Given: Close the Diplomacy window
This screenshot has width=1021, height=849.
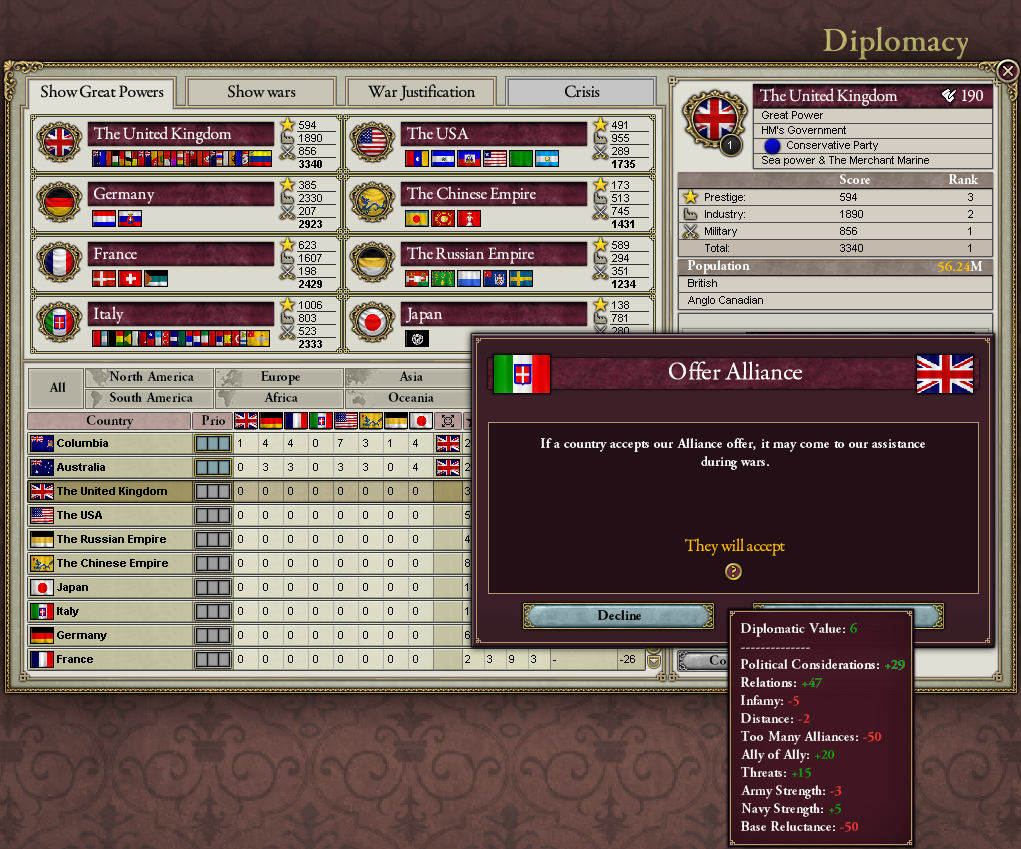Looking at the screenshot, I should (x=1007, y=70).
